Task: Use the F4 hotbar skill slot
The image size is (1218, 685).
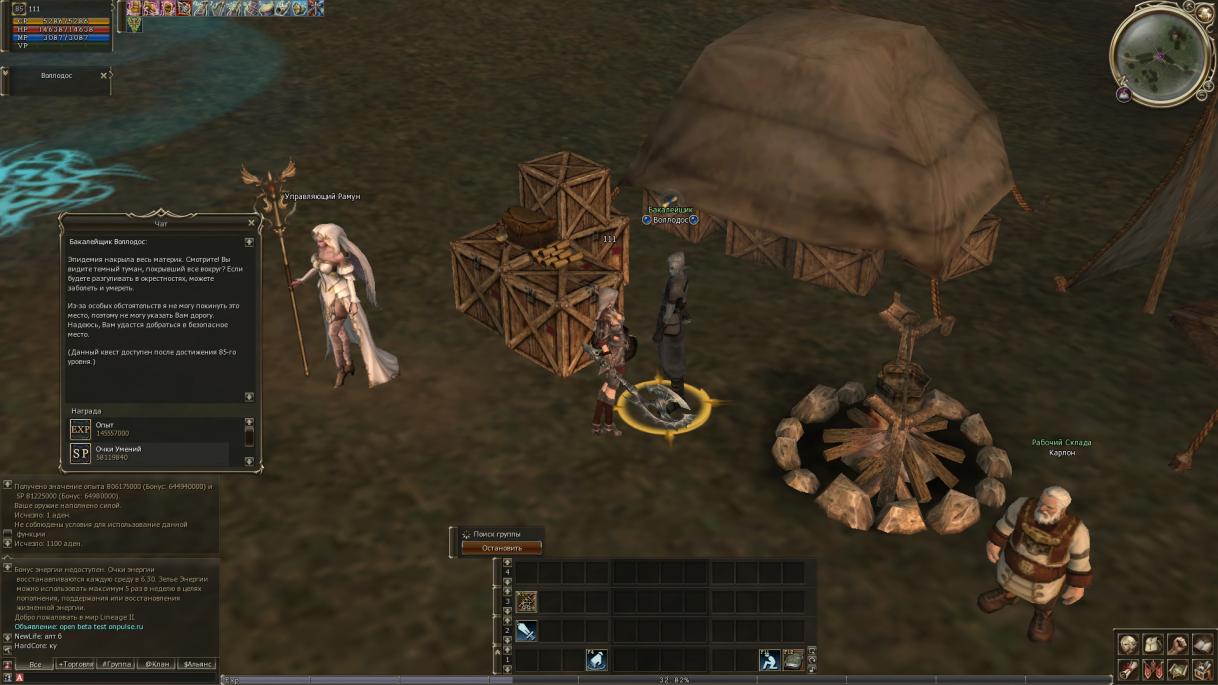Action: point(596,660)
